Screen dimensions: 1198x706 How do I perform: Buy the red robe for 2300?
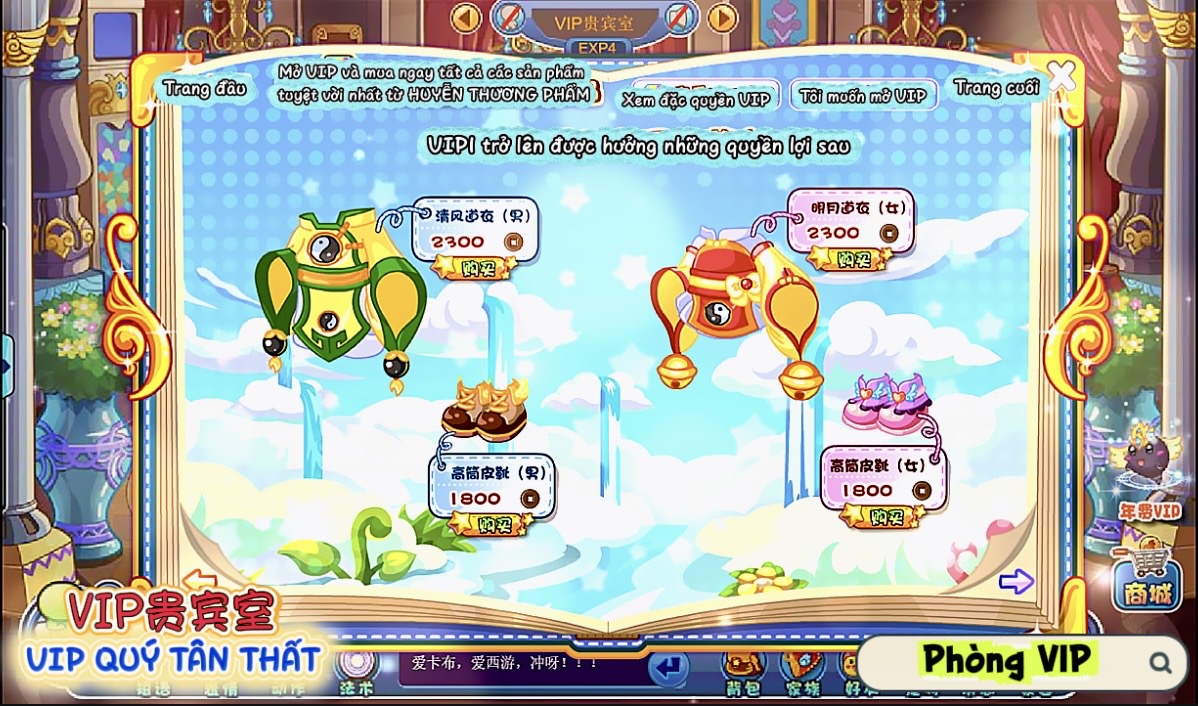click(849, 258)
